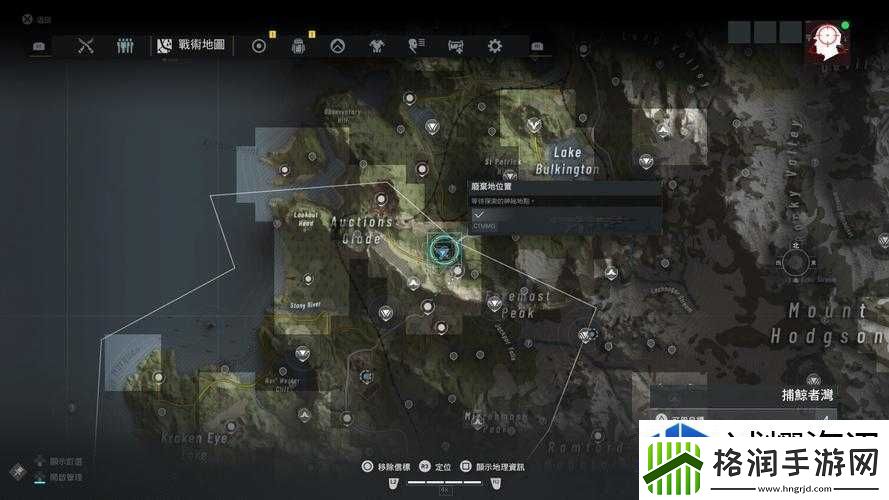This screenshot has height=500, width=889.
Task: Open the head profile list tab
Action: 416,45
